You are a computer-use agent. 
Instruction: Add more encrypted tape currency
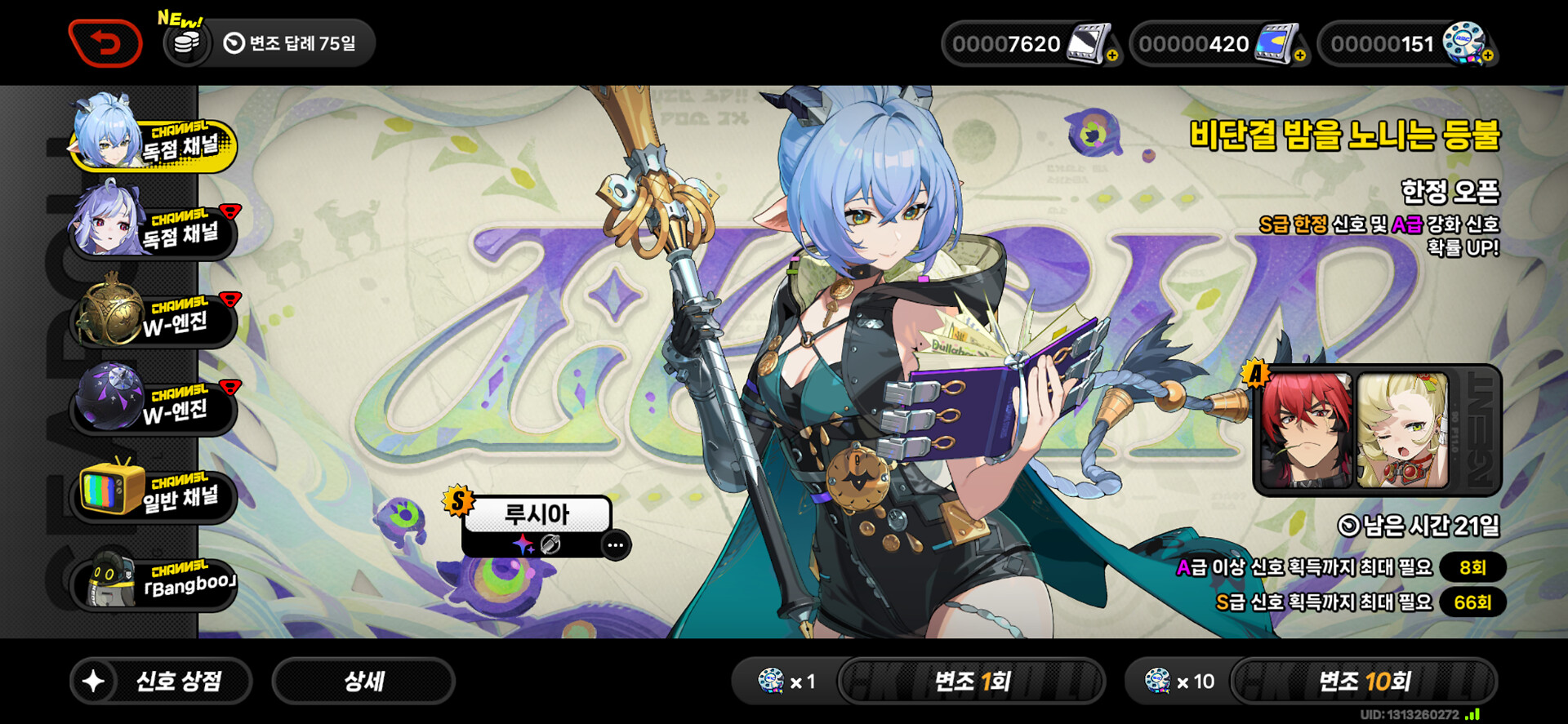tap(1488, 56)
